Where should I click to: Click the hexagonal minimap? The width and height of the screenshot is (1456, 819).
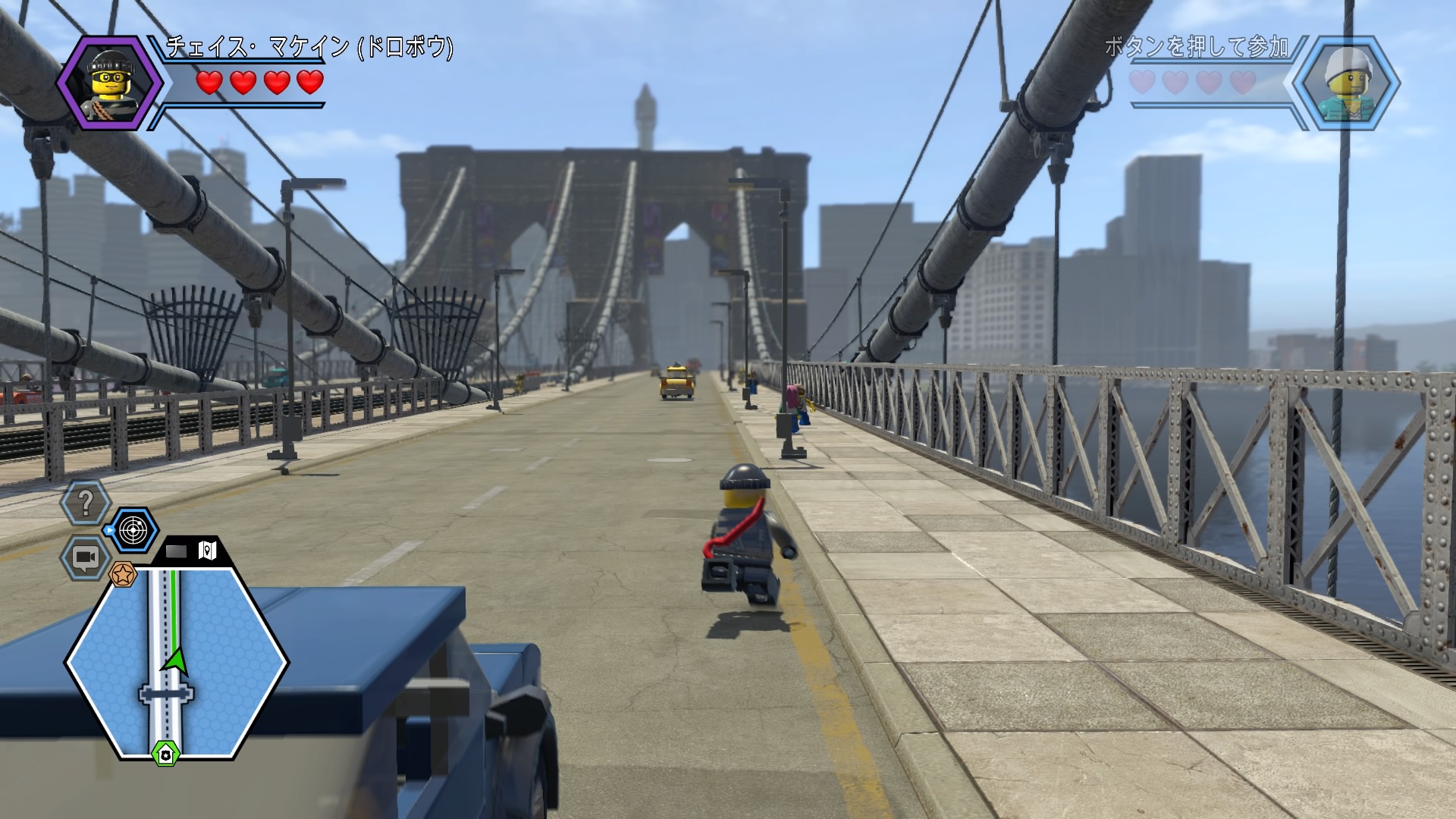tap(176, 662)
